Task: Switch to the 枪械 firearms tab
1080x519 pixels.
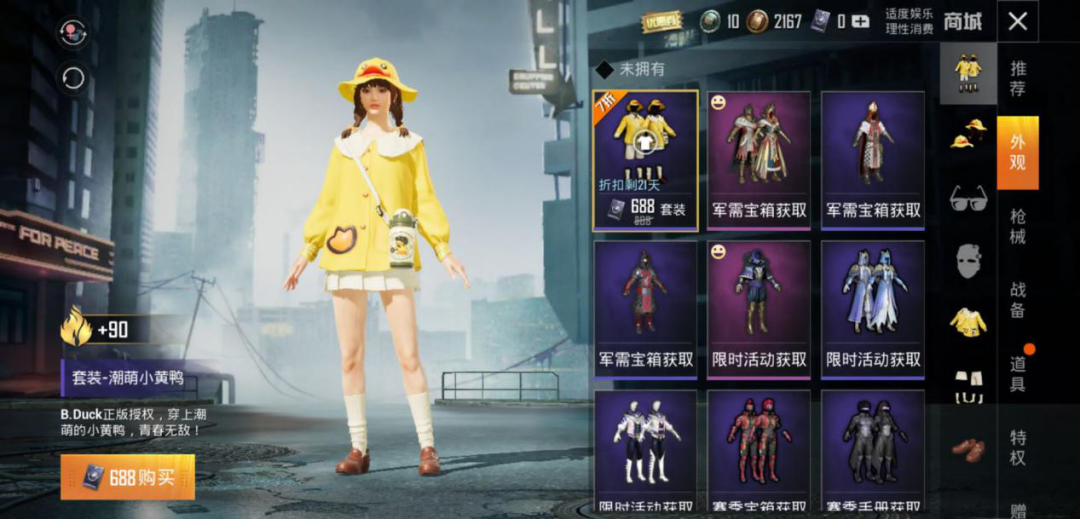Action: click(x=1017, y=226)
